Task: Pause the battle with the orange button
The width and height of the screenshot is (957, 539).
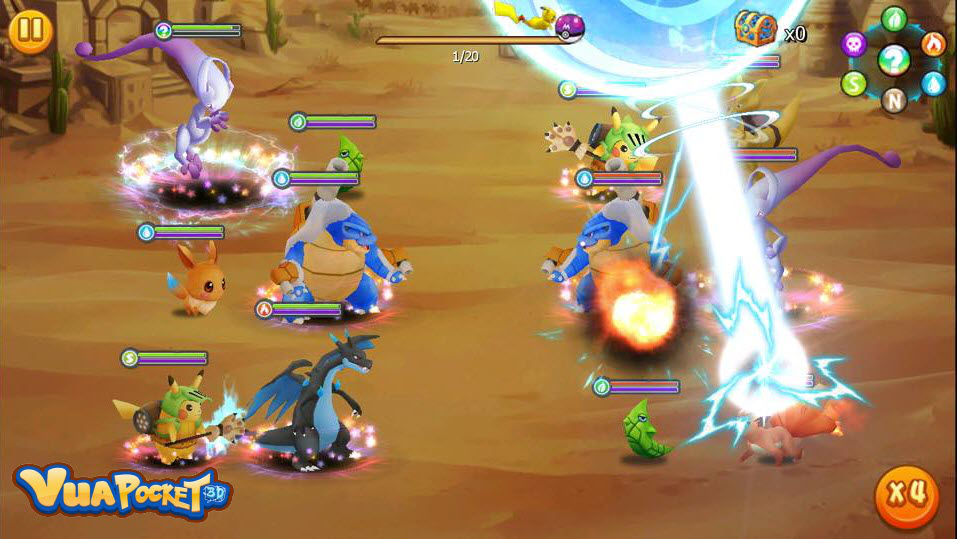Action: click(x=30, y=31)
